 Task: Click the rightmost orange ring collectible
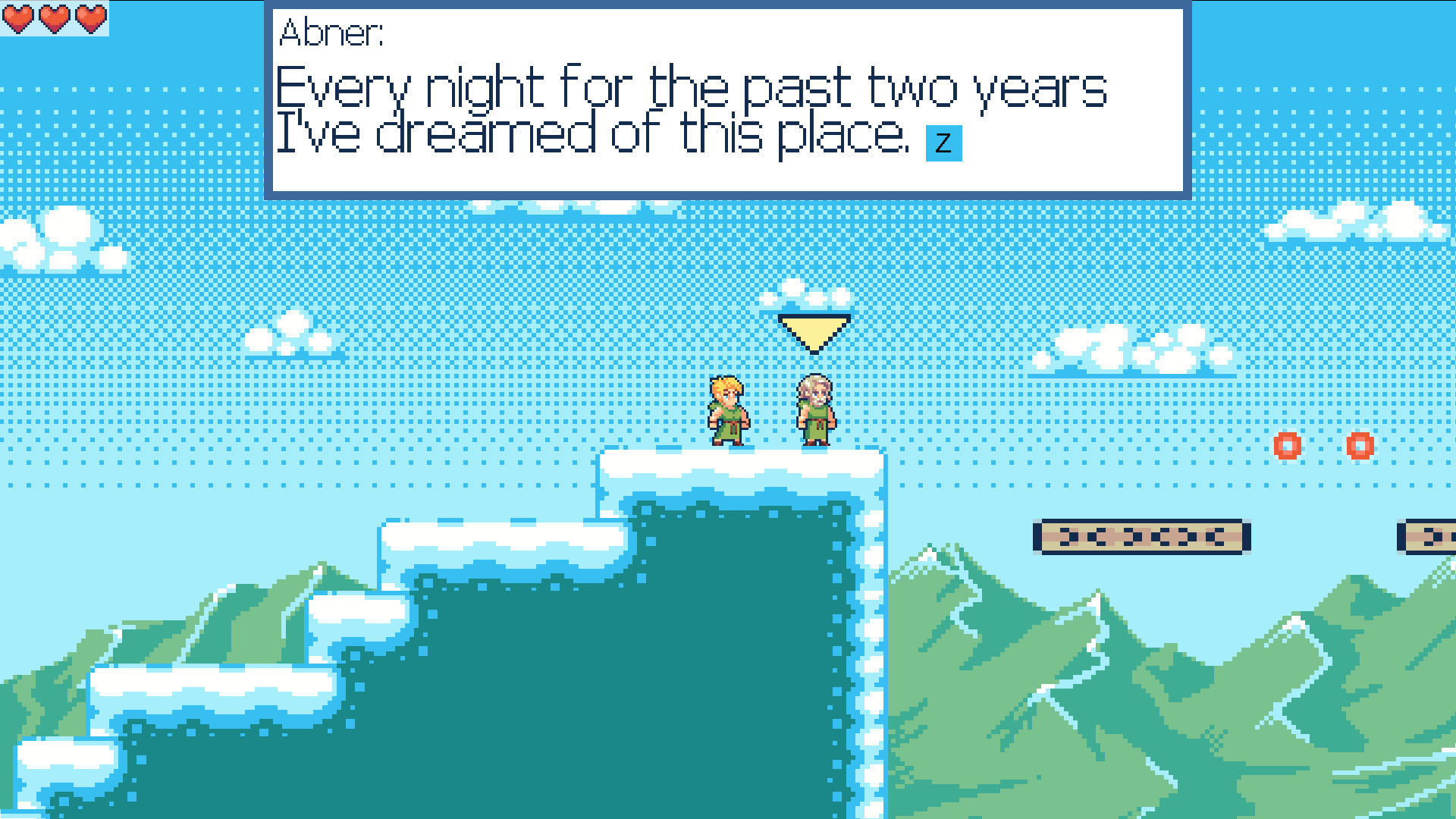tap(1359, 447)
